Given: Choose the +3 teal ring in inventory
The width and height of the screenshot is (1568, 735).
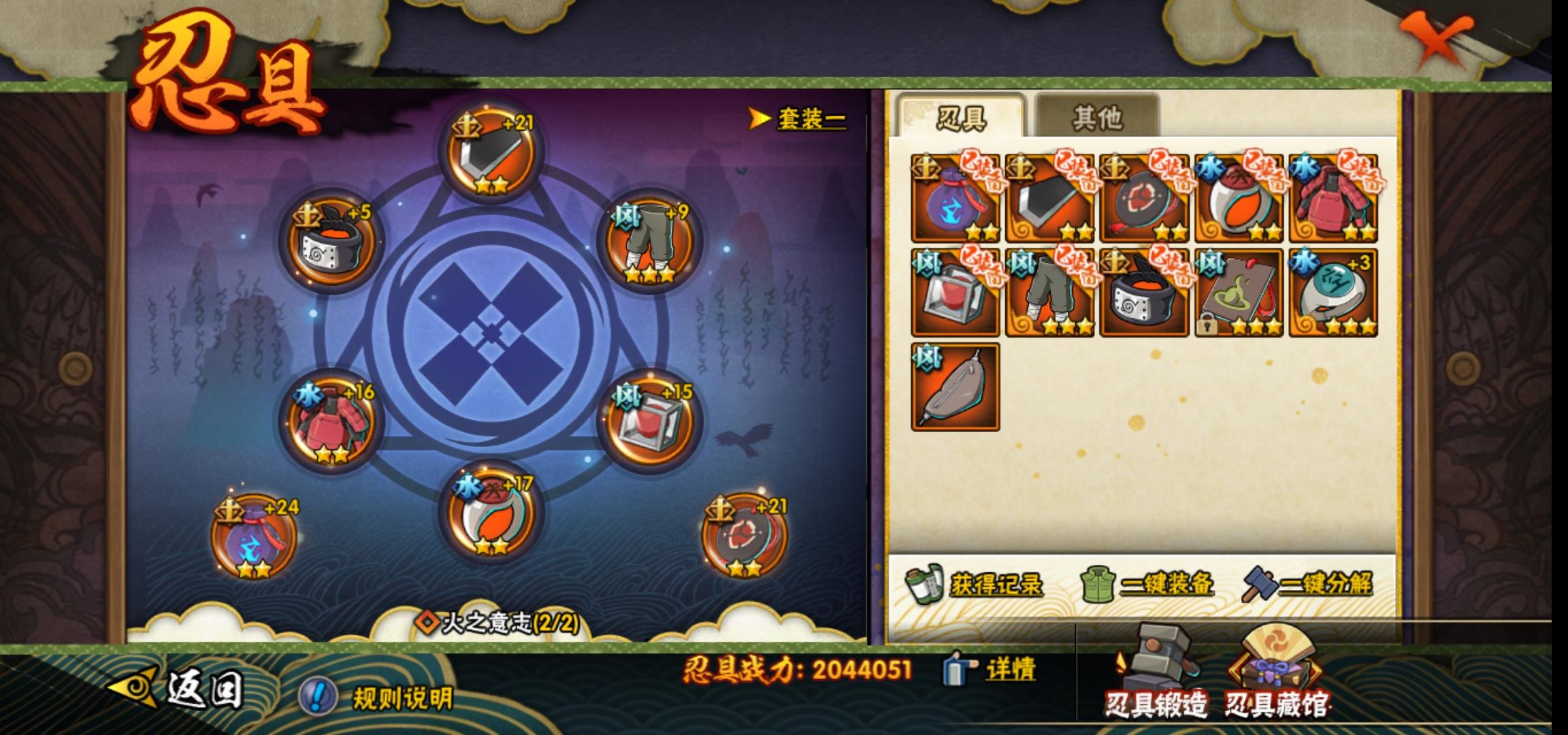Looking at the screenshot, I should click(x=1333, y=293).
